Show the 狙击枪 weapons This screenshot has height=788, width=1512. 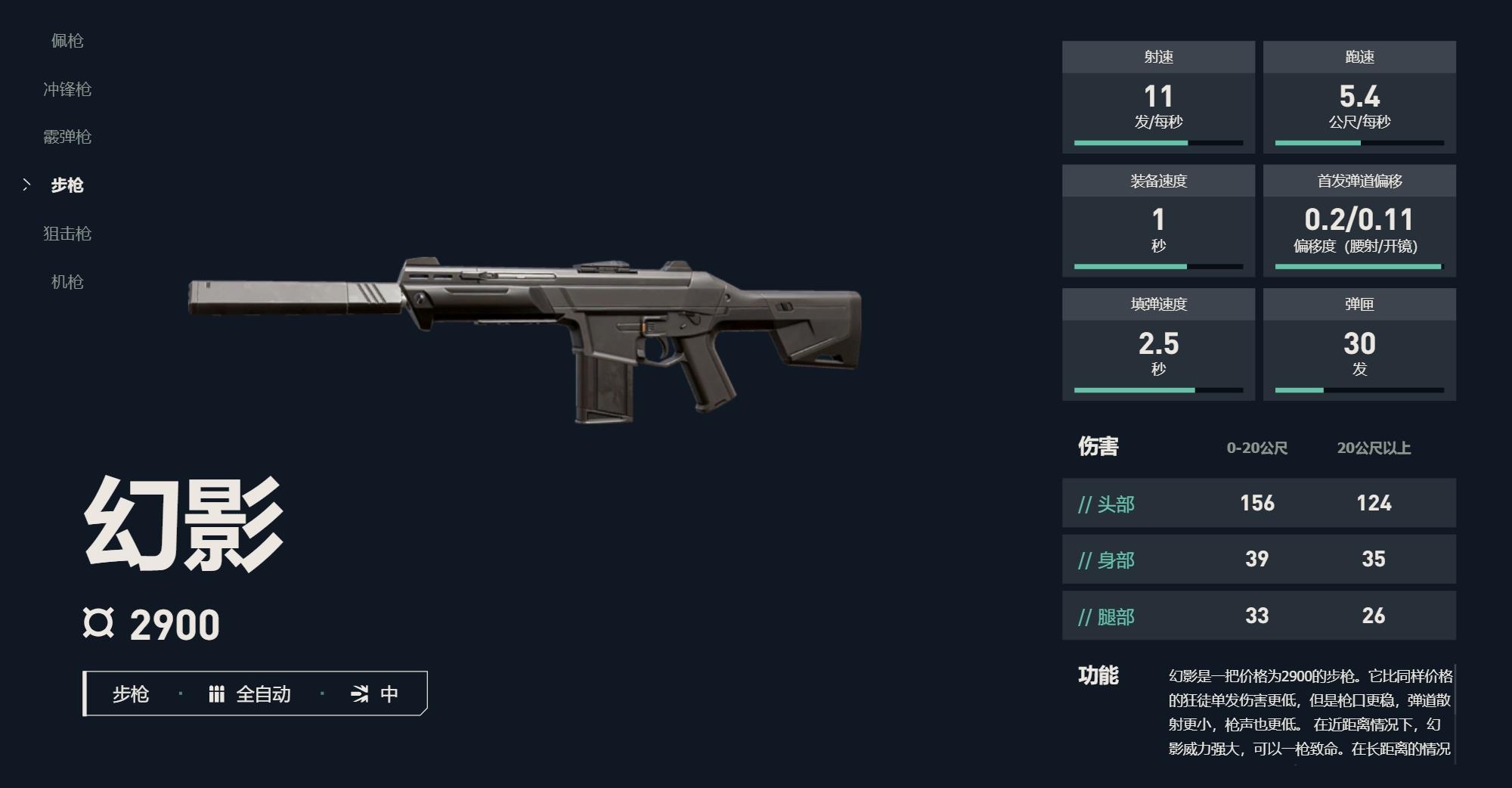coord(67,234)
